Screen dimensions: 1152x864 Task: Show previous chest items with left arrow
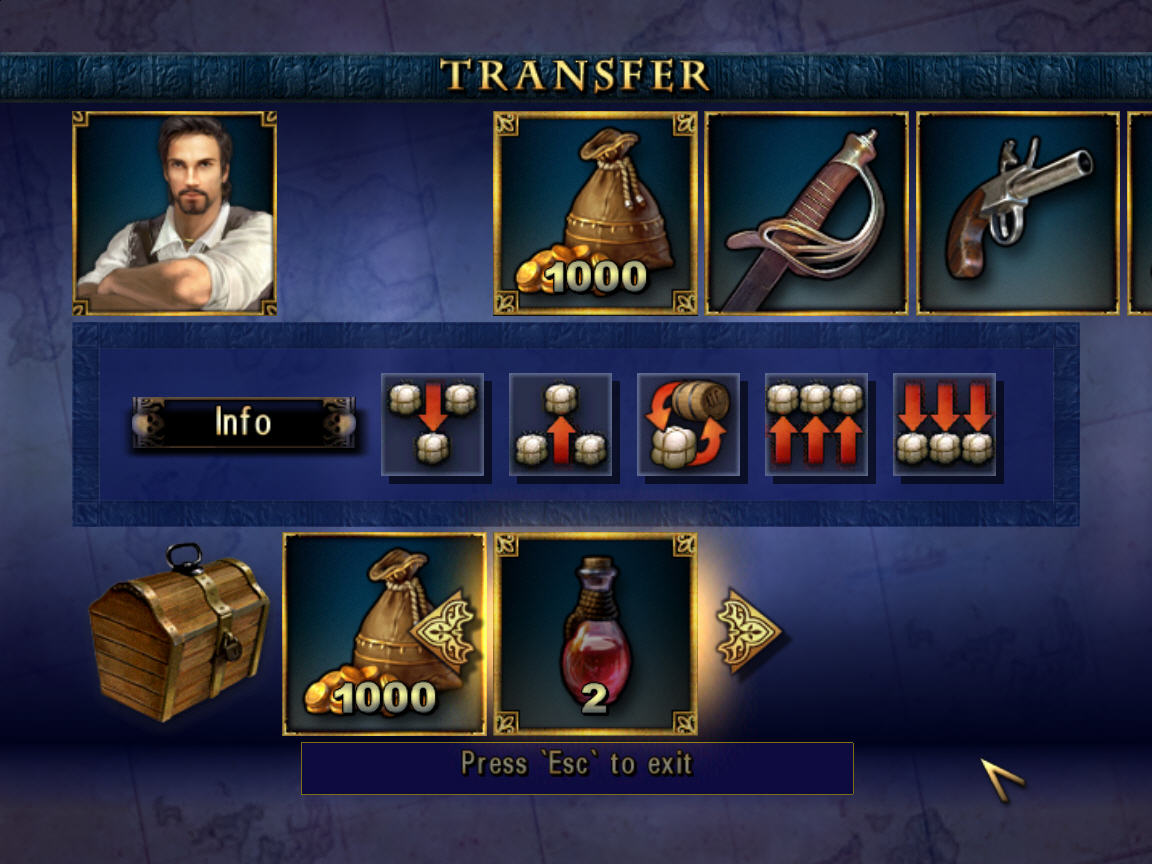click(445, 629)
